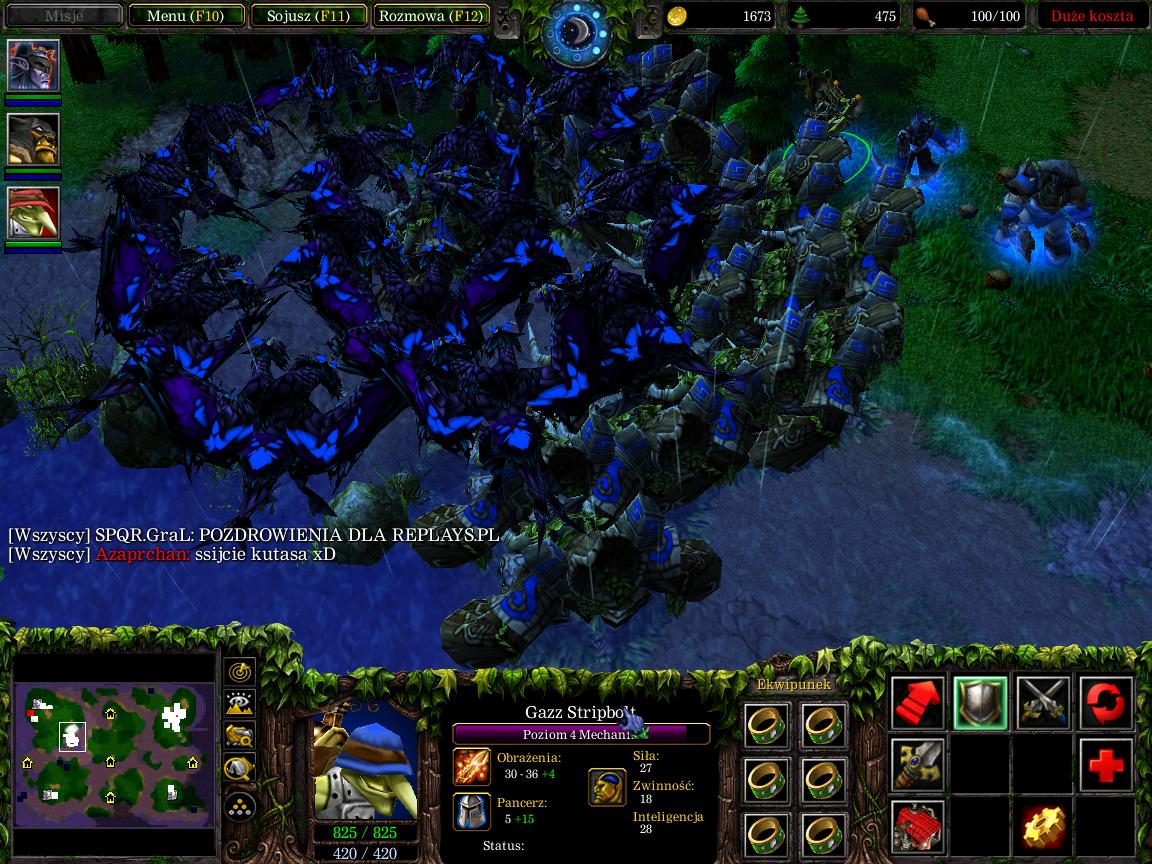Activate the minimap signal ping button
Image resolution: width=1152 pixels, height=864 pixels.
[x=240, y=672]
